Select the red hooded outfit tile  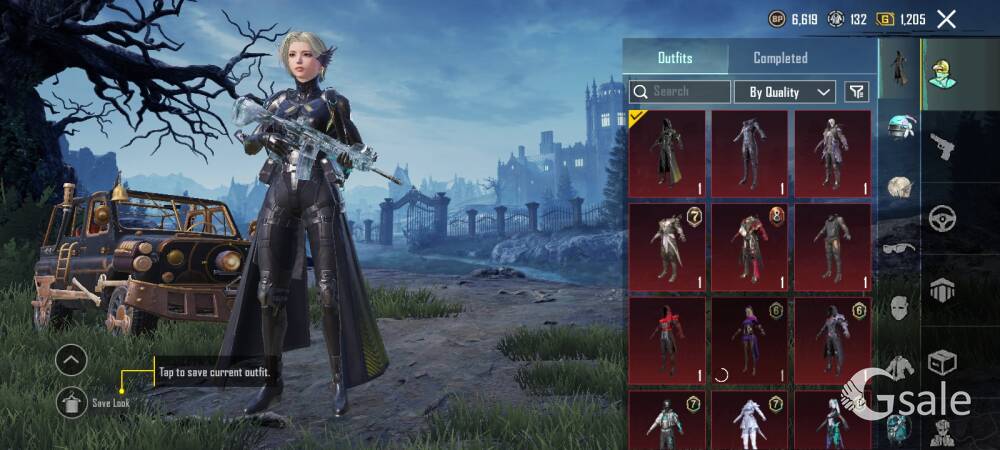pos(667,340)
